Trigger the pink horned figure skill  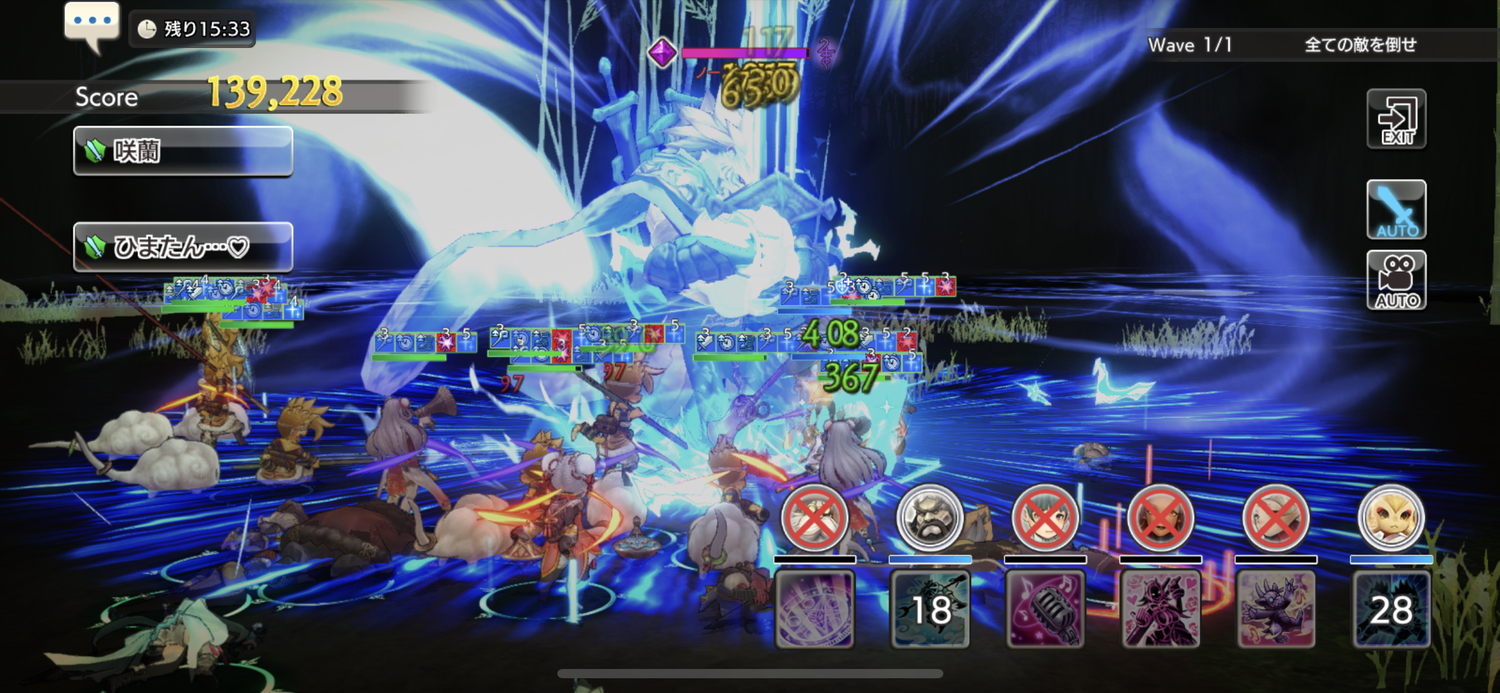point(1161,609)
